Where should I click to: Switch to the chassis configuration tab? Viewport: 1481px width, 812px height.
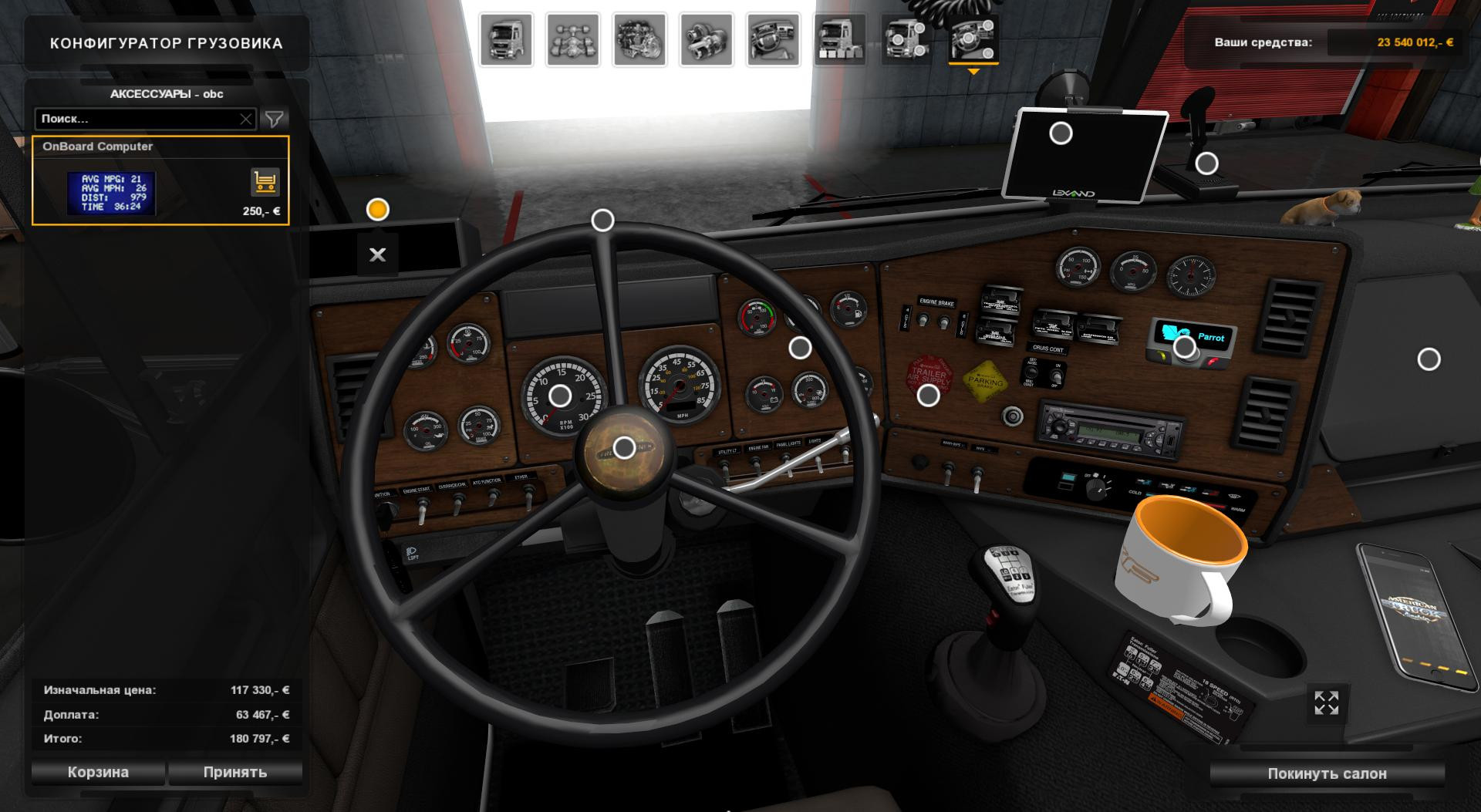coord(572,40)
